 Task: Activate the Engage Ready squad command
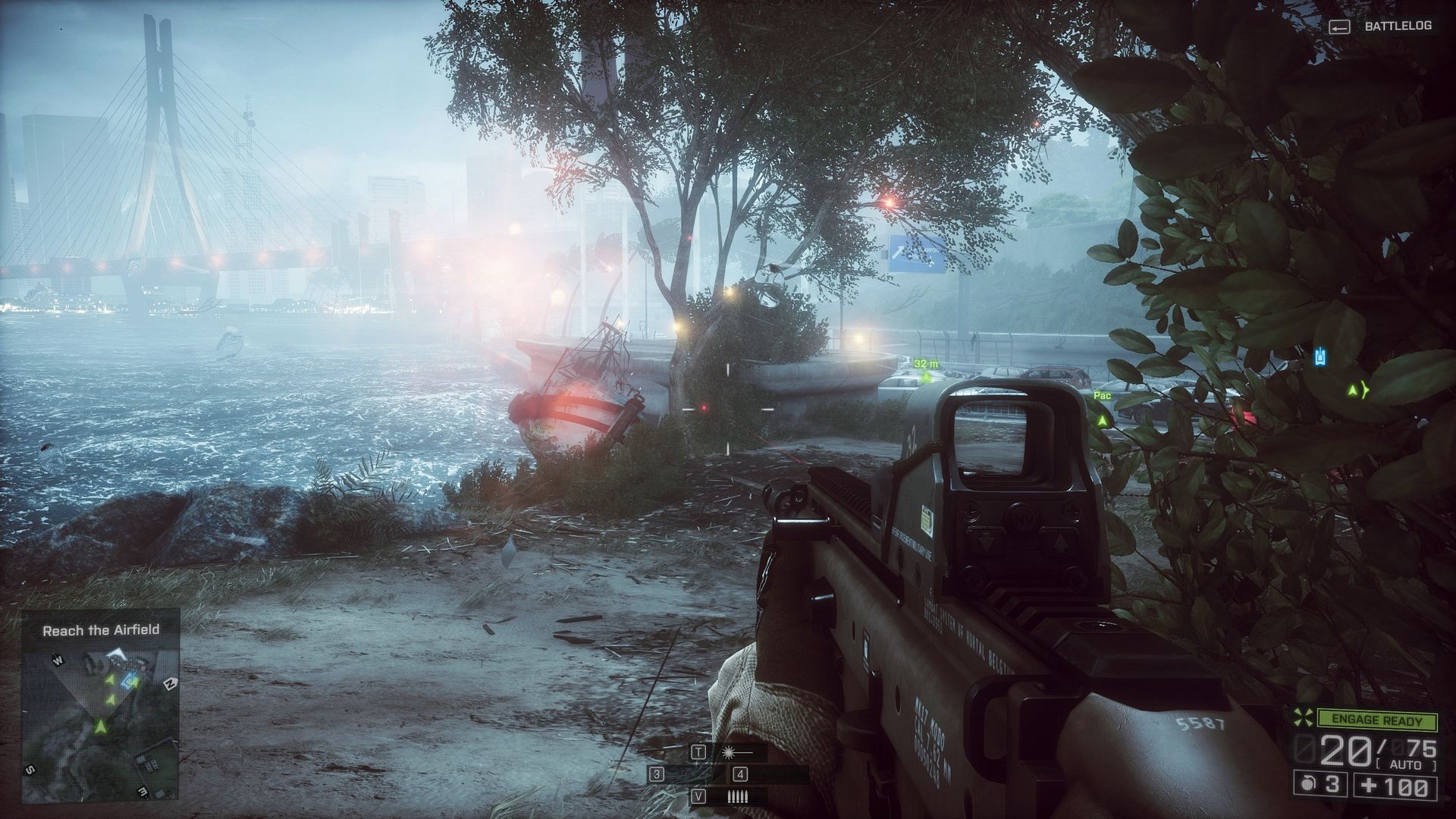click(x=1377, y=721)
